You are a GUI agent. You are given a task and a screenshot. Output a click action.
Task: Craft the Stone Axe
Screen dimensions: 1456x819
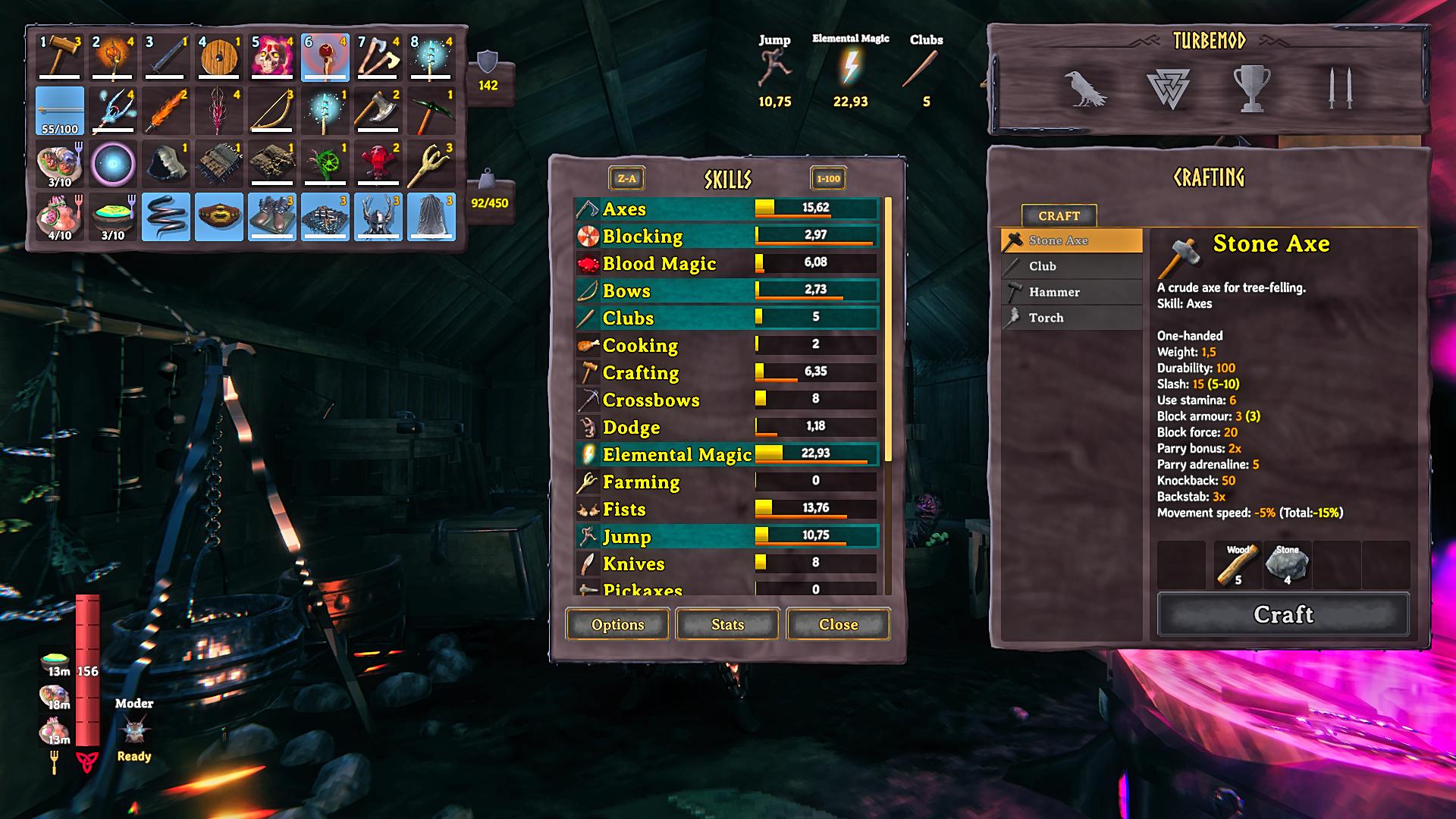point(1282,613)
